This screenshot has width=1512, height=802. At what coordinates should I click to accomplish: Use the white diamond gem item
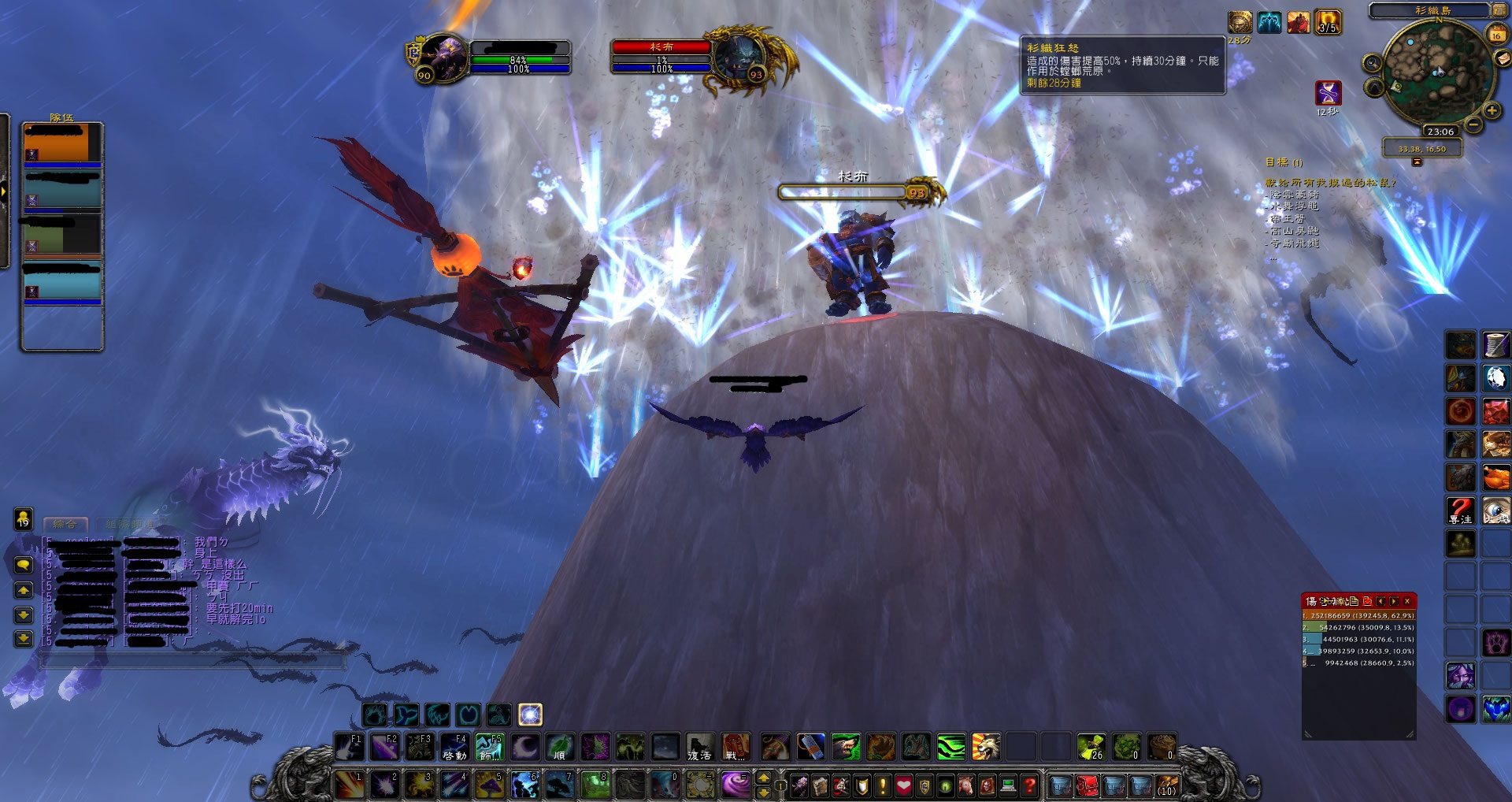(x=1496, y=377)
